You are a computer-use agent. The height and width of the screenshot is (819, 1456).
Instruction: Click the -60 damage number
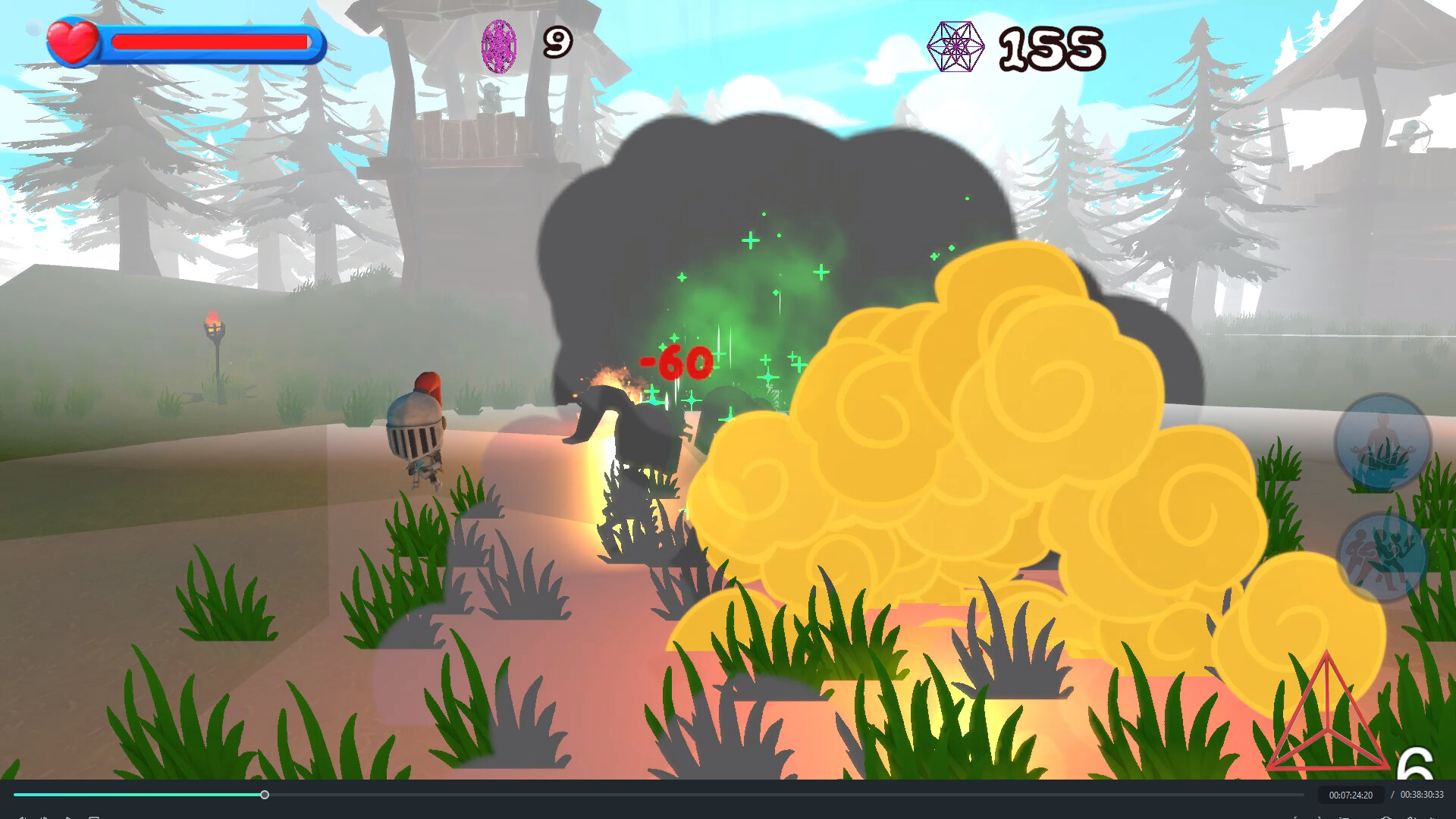[672, 362]
